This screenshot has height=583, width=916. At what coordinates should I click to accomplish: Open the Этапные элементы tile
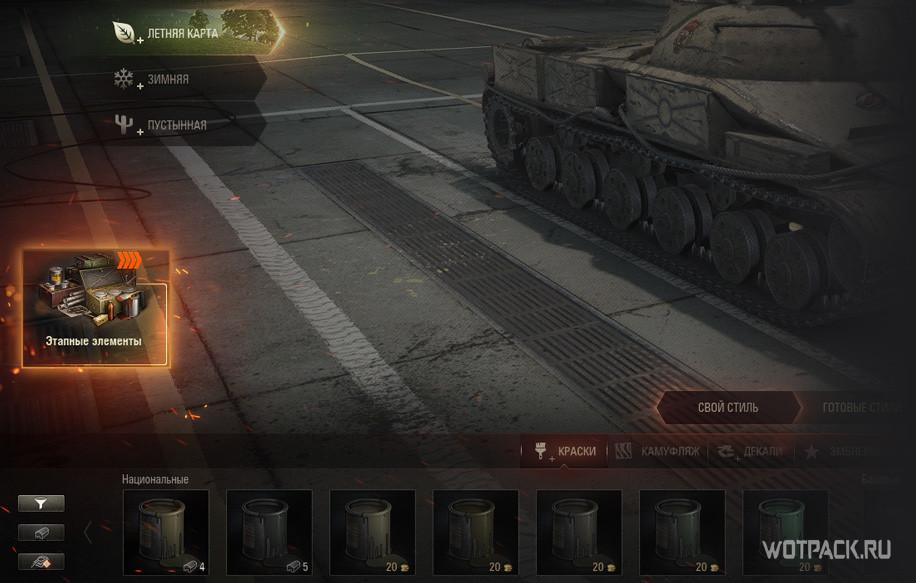click(95, 308)
